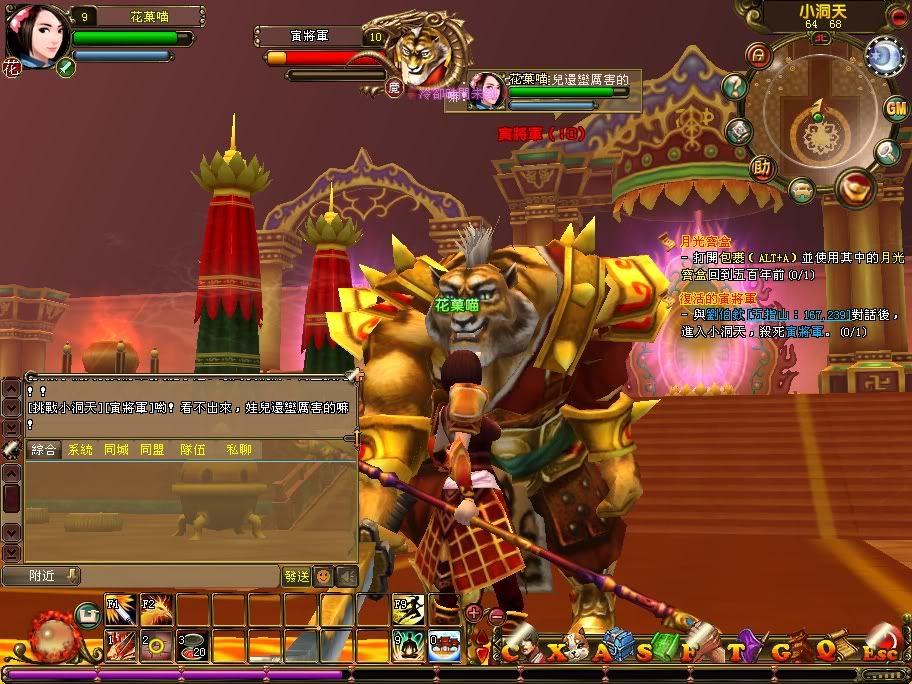Viewport: 912px width, 684px height.
Task: Switch to the 隊伍 chat tab
Action: (193, 450)
